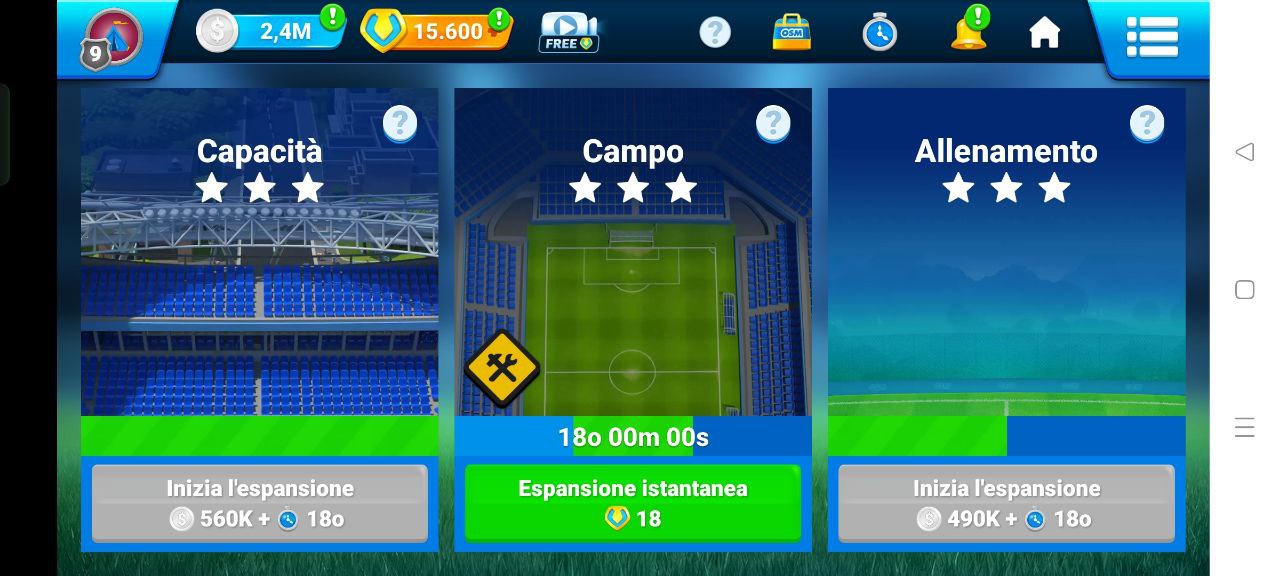The image size is (1280, 576).
Task: Buy instant Campo expansion for 18 tokens
Action: click(632, 503)
